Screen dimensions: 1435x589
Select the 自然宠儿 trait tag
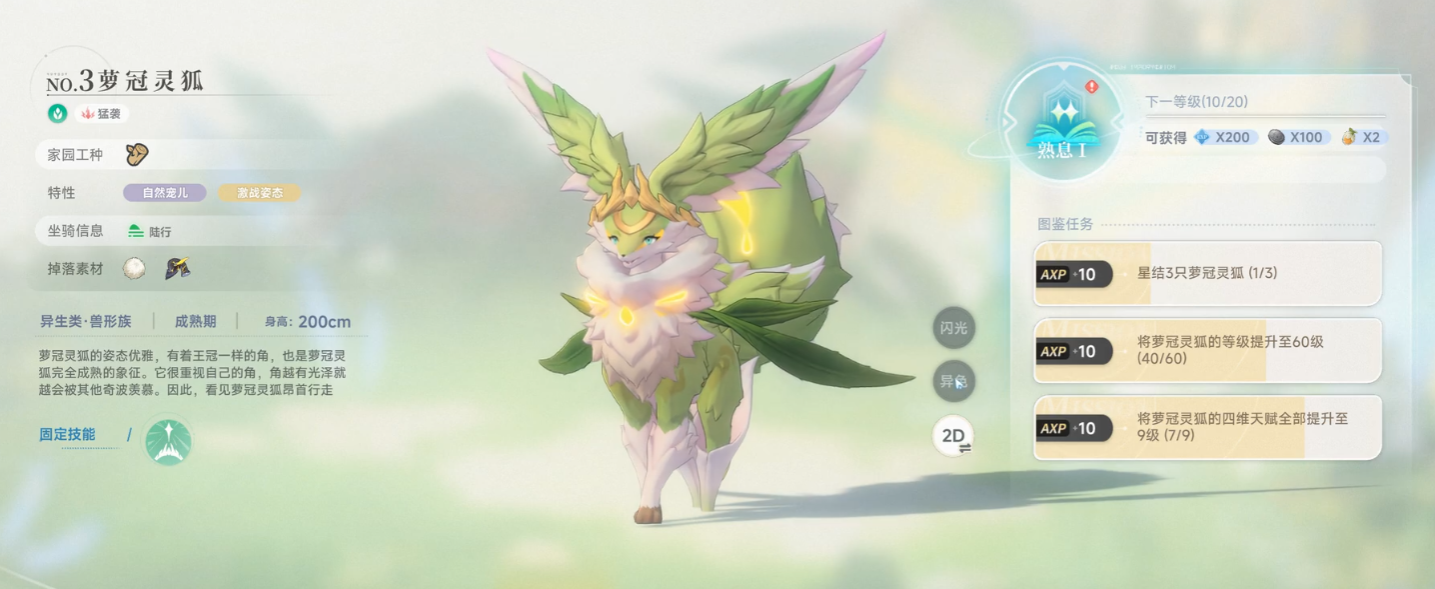pyautogui.click(x=165, y=193)
